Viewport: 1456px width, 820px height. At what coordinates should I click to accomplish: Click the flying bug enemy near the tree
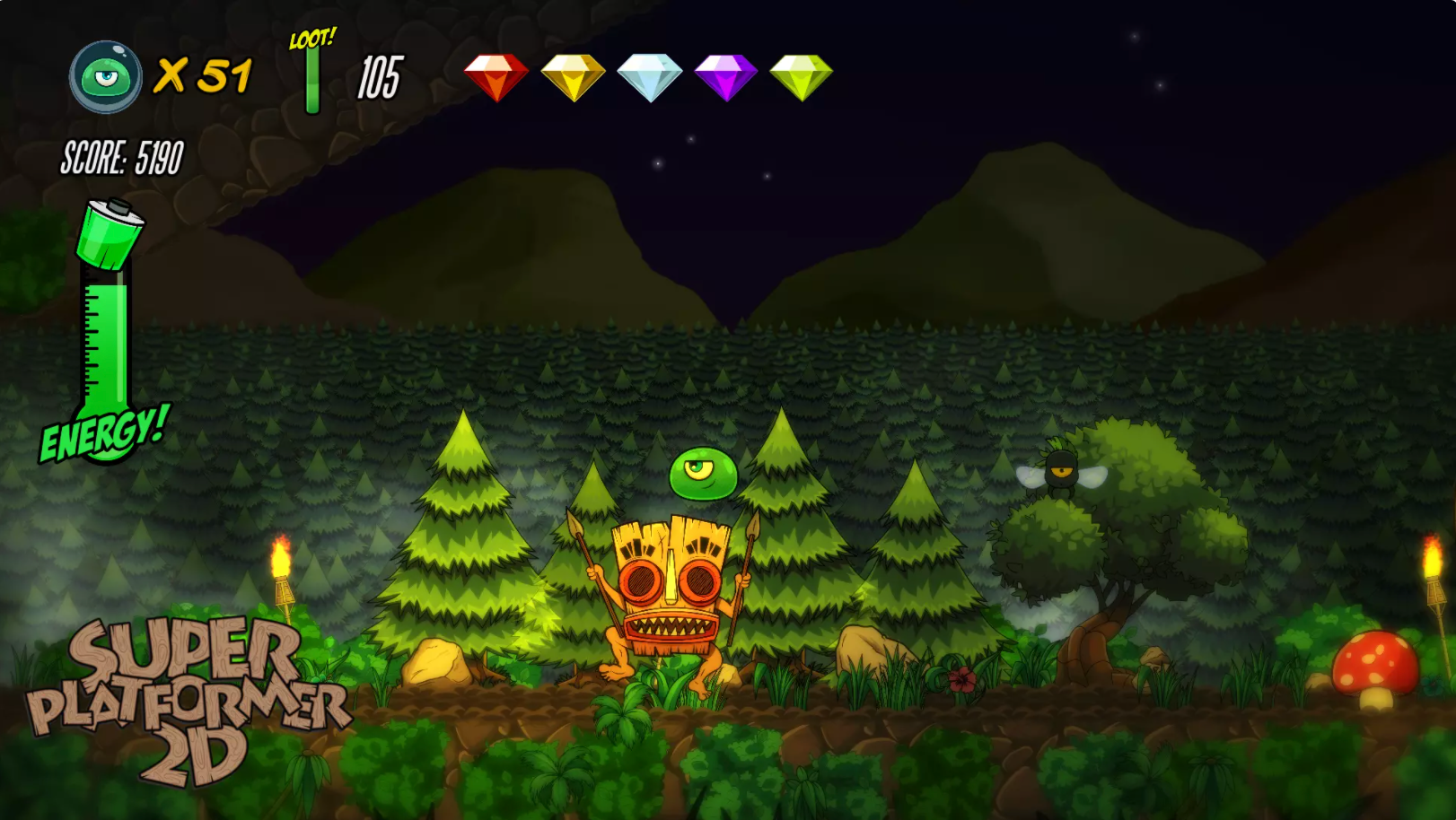click(1063, 469)
